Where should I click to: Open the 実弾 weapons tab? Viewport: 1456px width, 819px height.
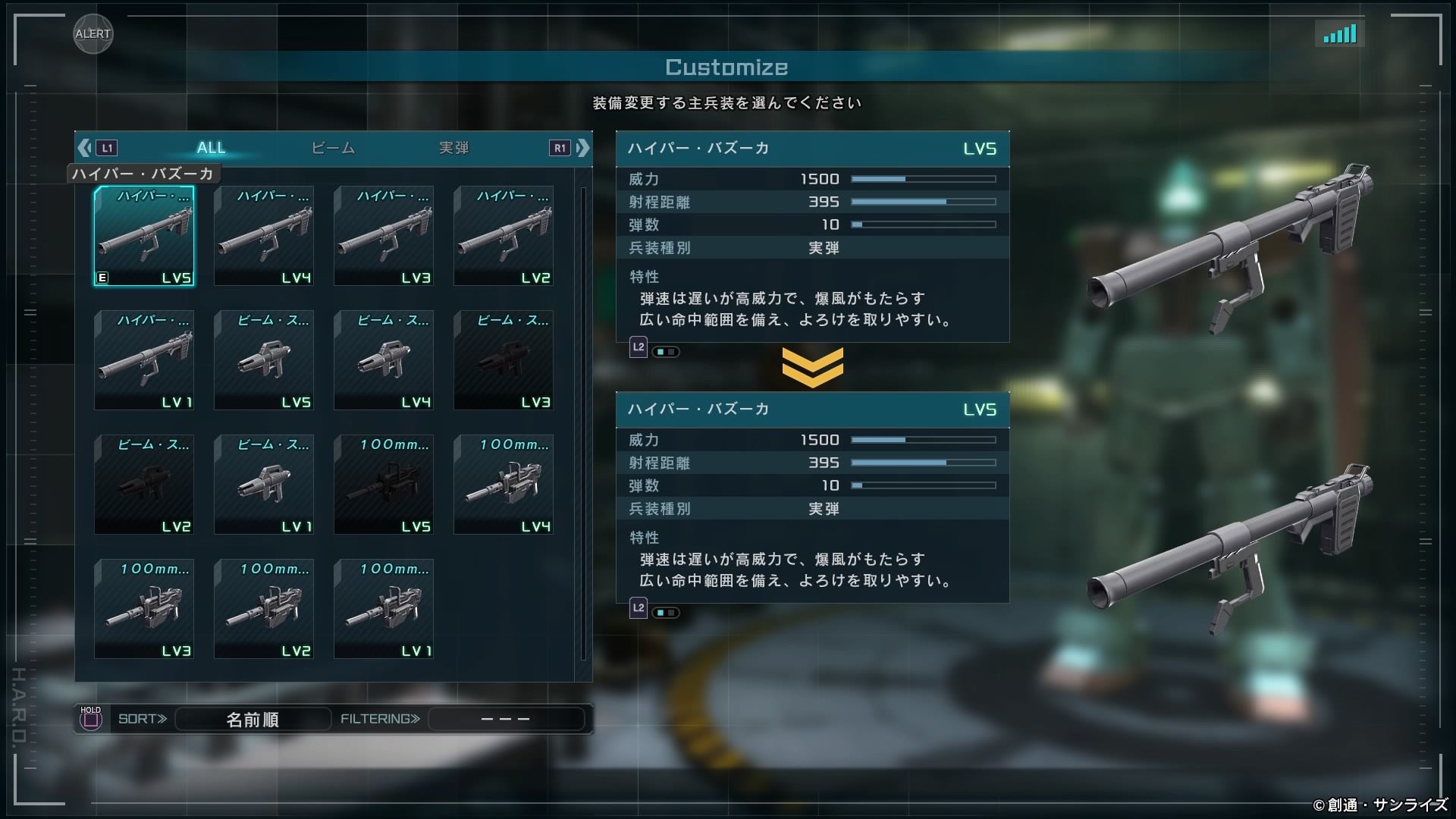tap(453, 148)
